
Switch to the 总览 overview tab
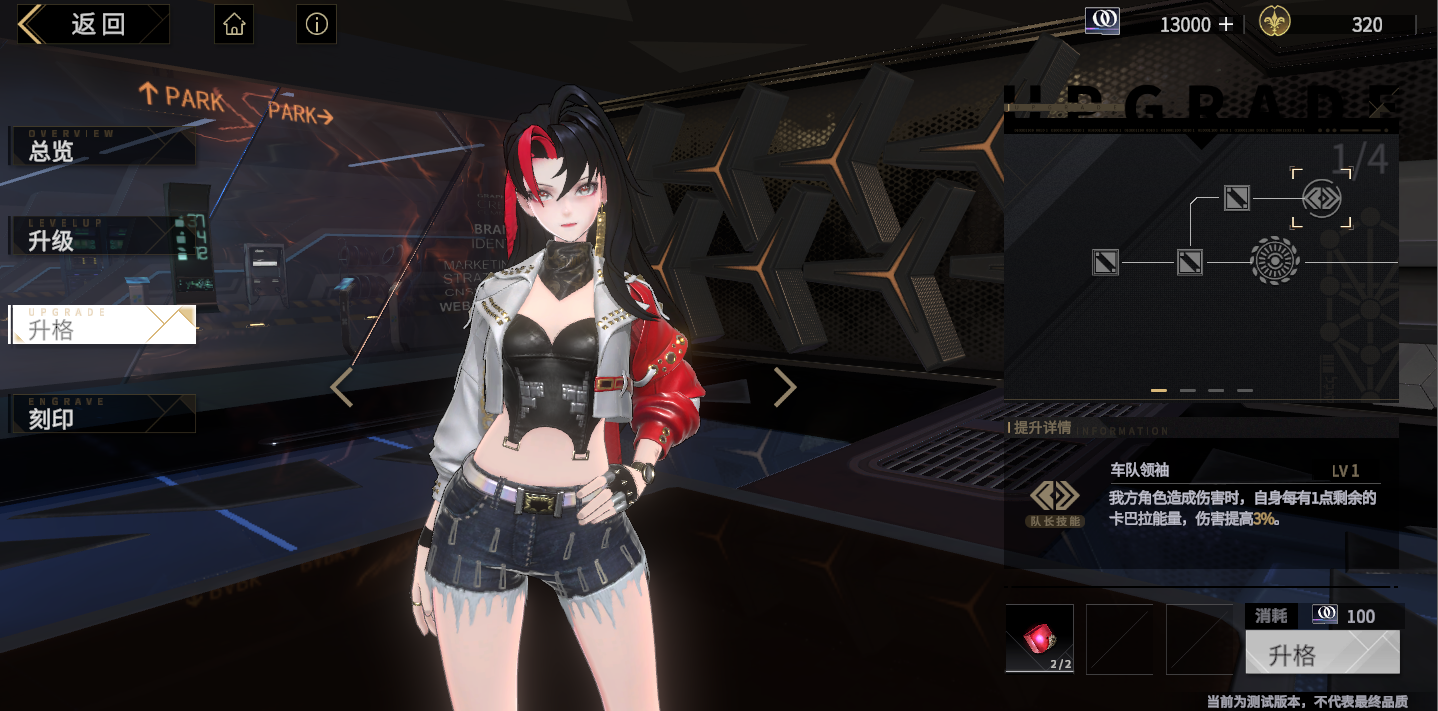(102, 147)
